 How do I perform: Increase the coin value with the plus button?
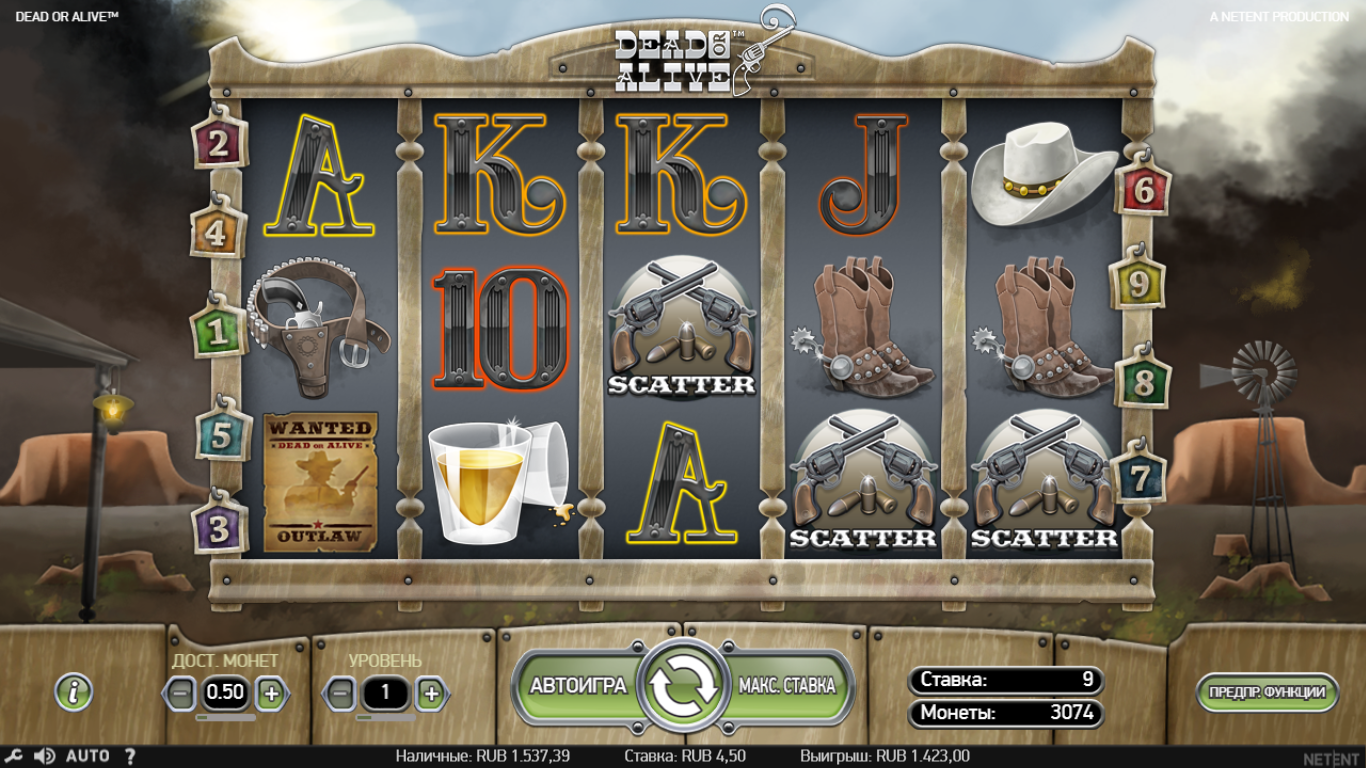pos(271,692)
